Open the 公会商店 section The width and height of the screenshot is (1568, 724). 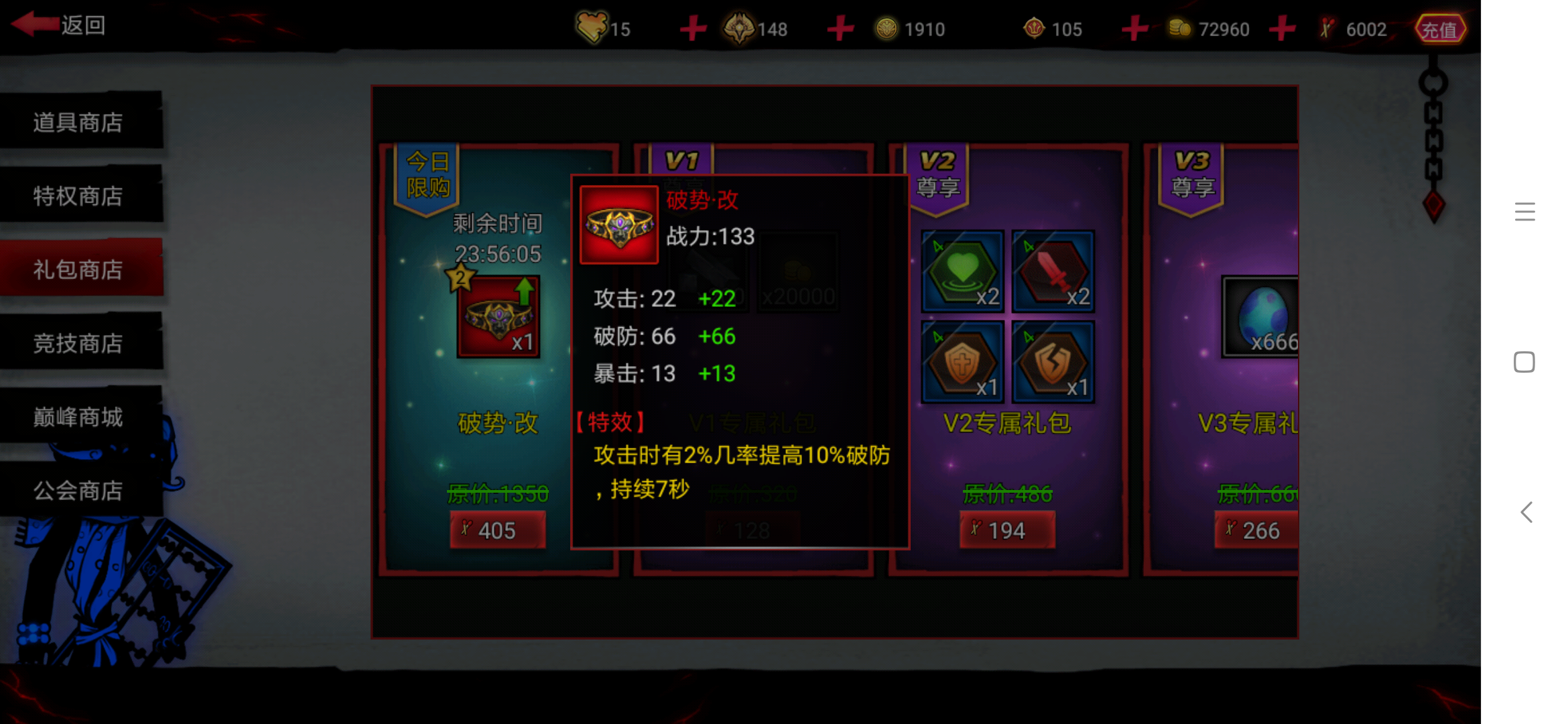point(77,491)
